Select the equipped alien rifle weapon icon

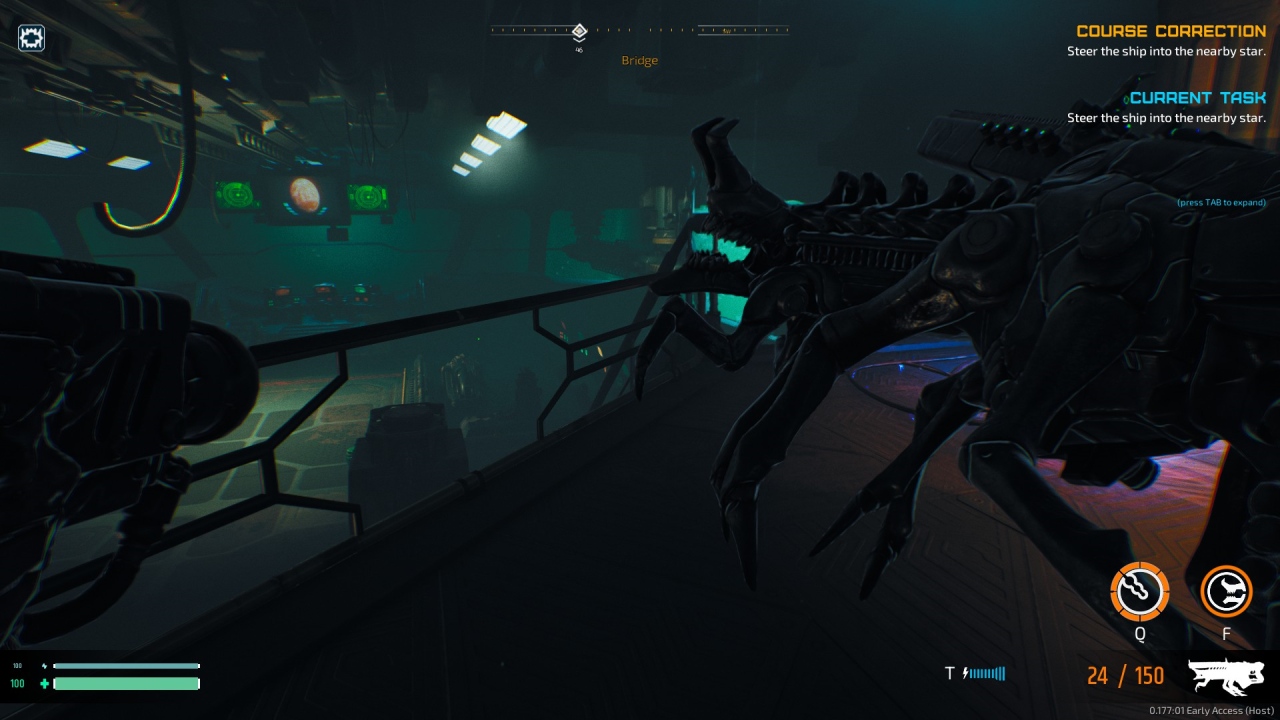click(x=1226, y=677)
